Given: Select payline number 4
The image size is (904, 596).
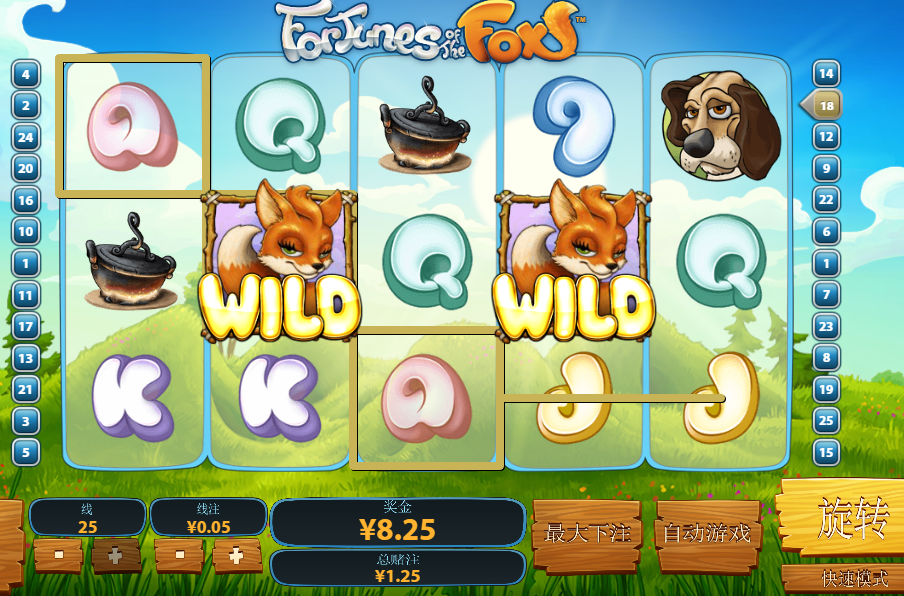Looking at the screenshot, I should point(25,74).
